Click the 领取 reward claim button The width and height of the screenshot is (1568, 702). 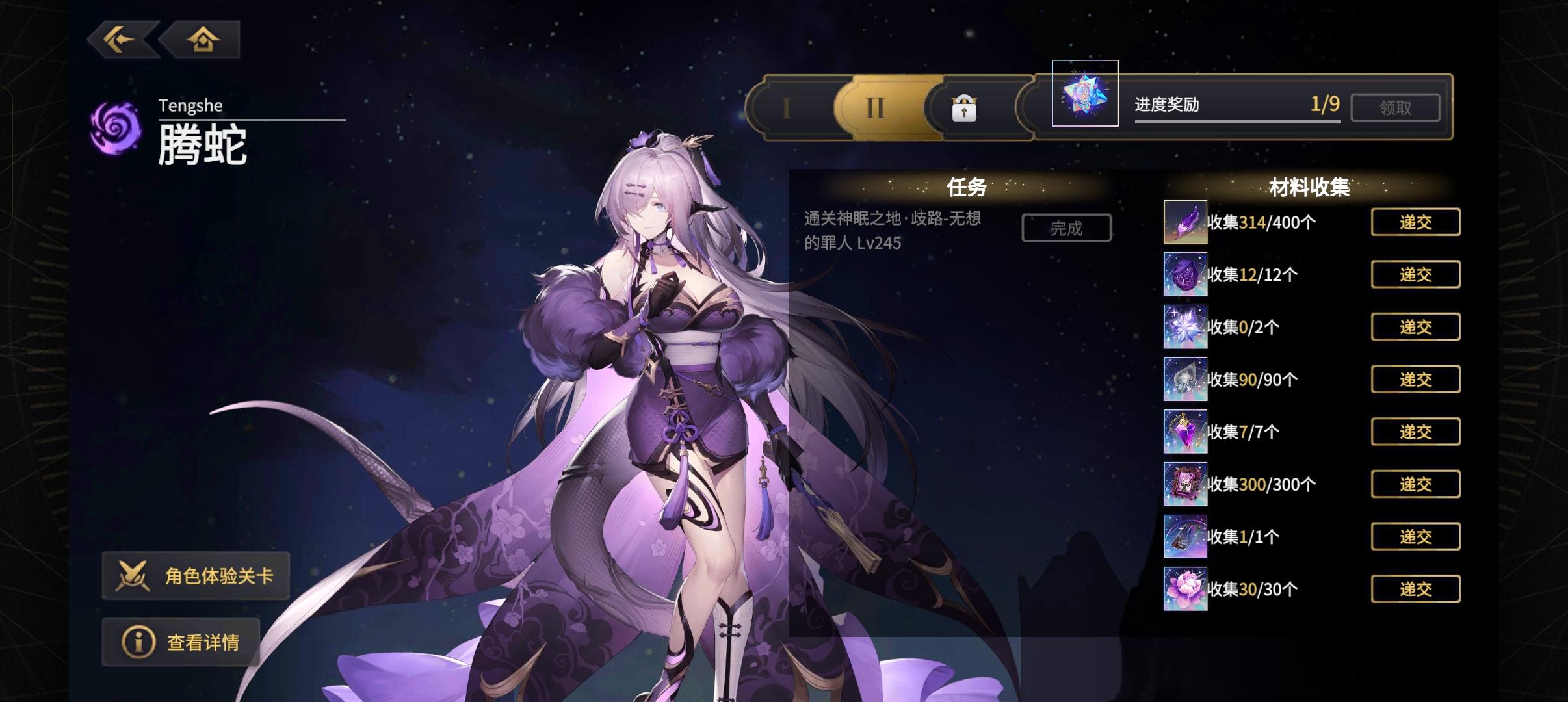(x=1396, y=107)
